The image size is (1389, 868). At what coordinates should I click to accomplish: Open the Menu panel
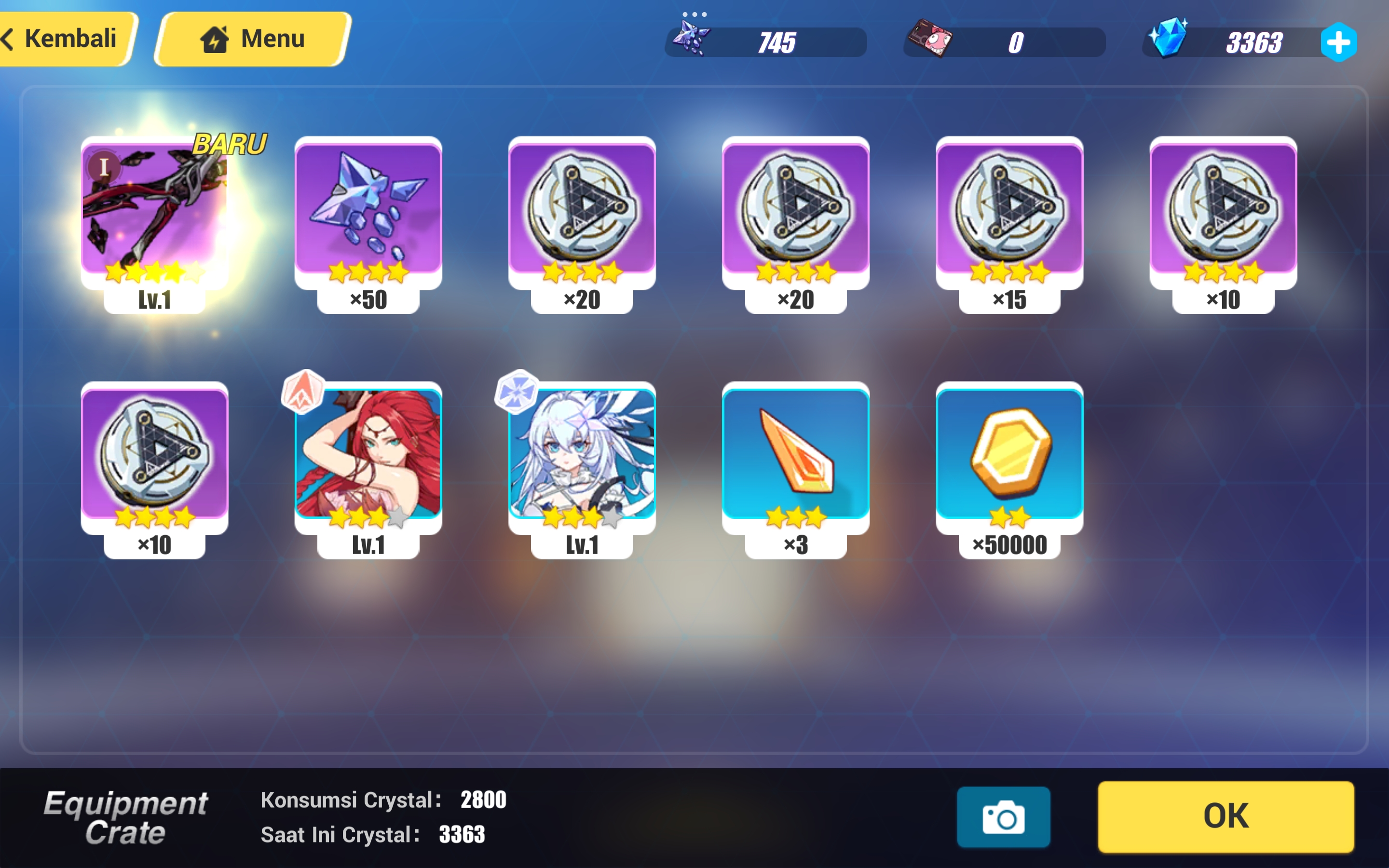point(251,38)
